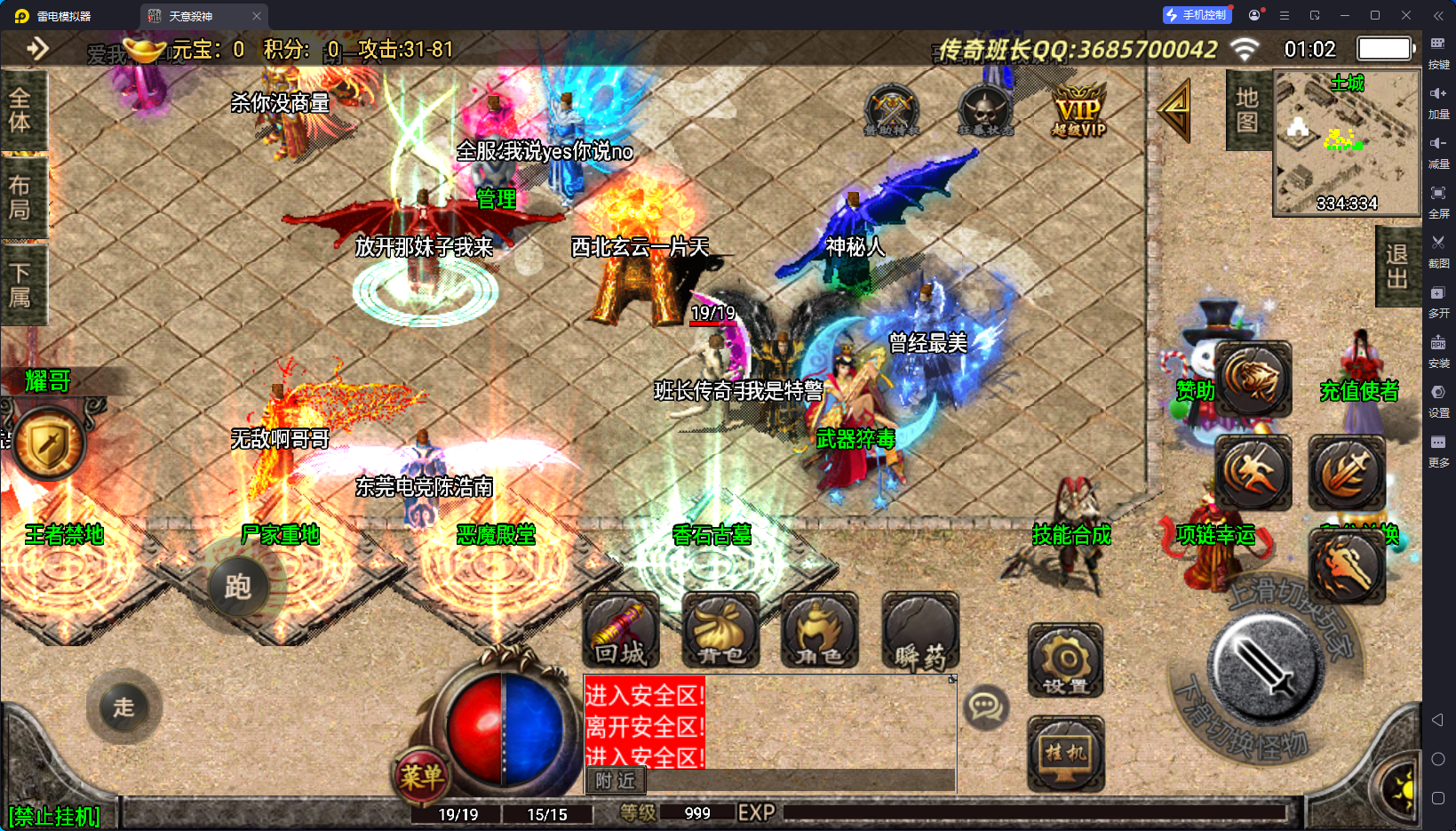This screenshot has width=1456, height=831.
Task: Open the 土城 minimap thumbnail
Action: point(1346,142)
